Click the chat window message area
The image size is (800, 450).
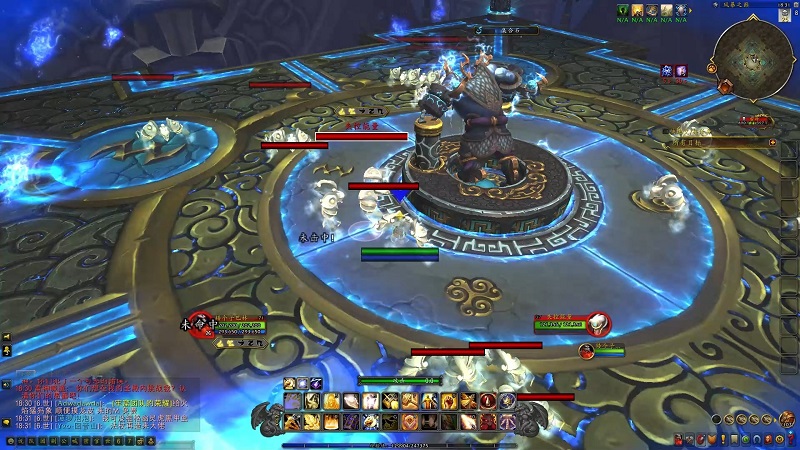(100, 404)
